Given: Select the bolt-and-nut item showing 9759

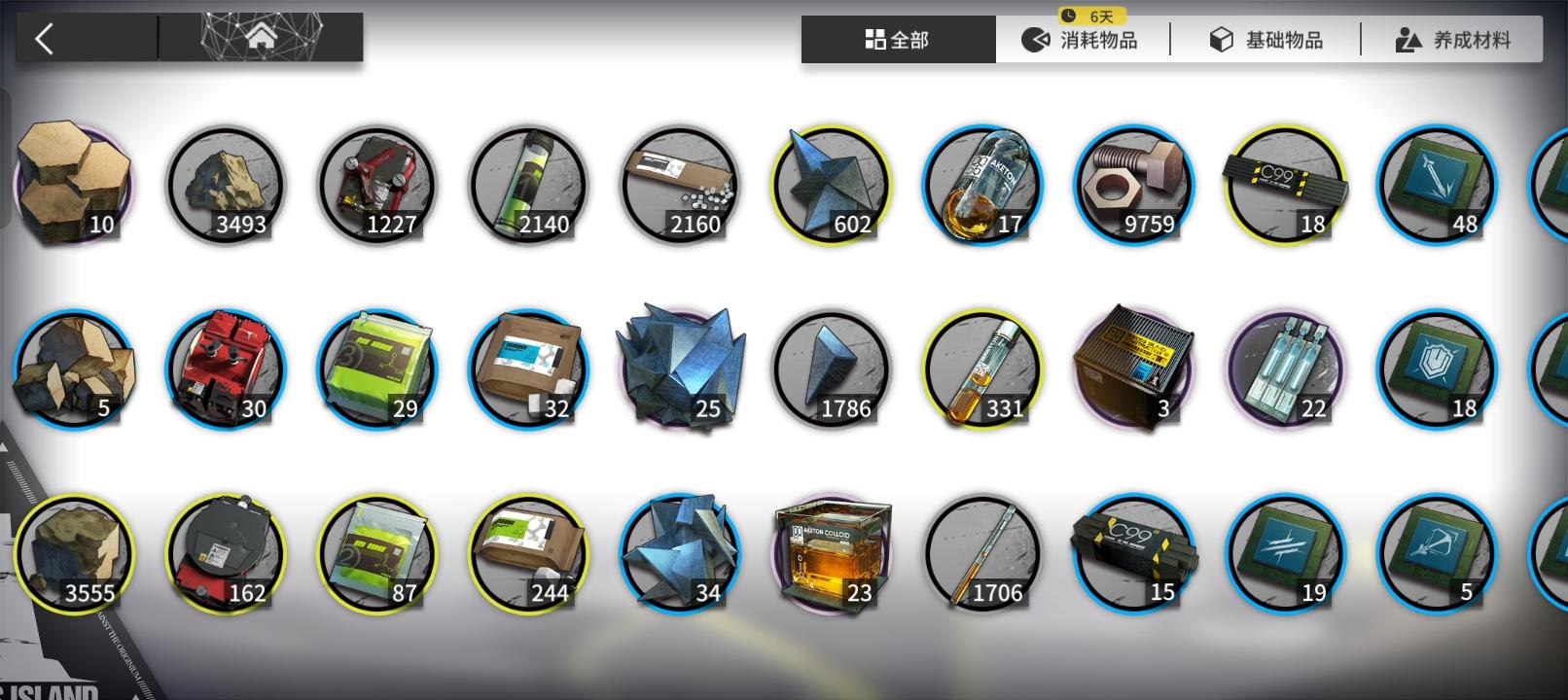Looking at the screenshot, I should click(1134, 185).
